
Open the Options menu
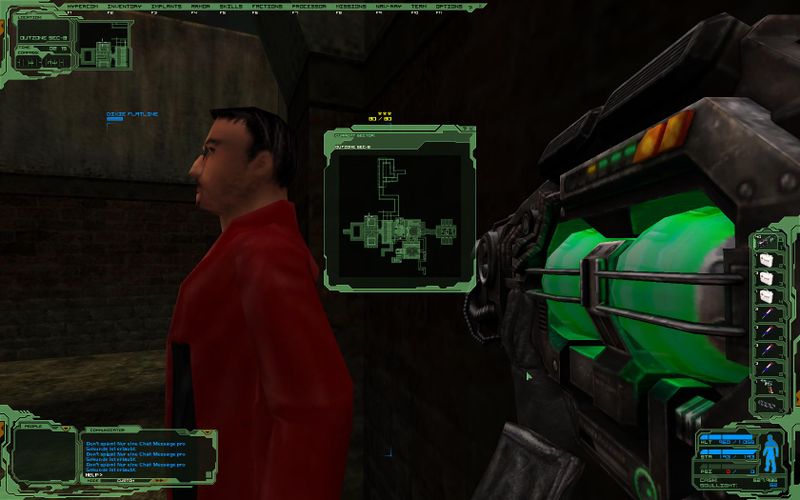449,7
